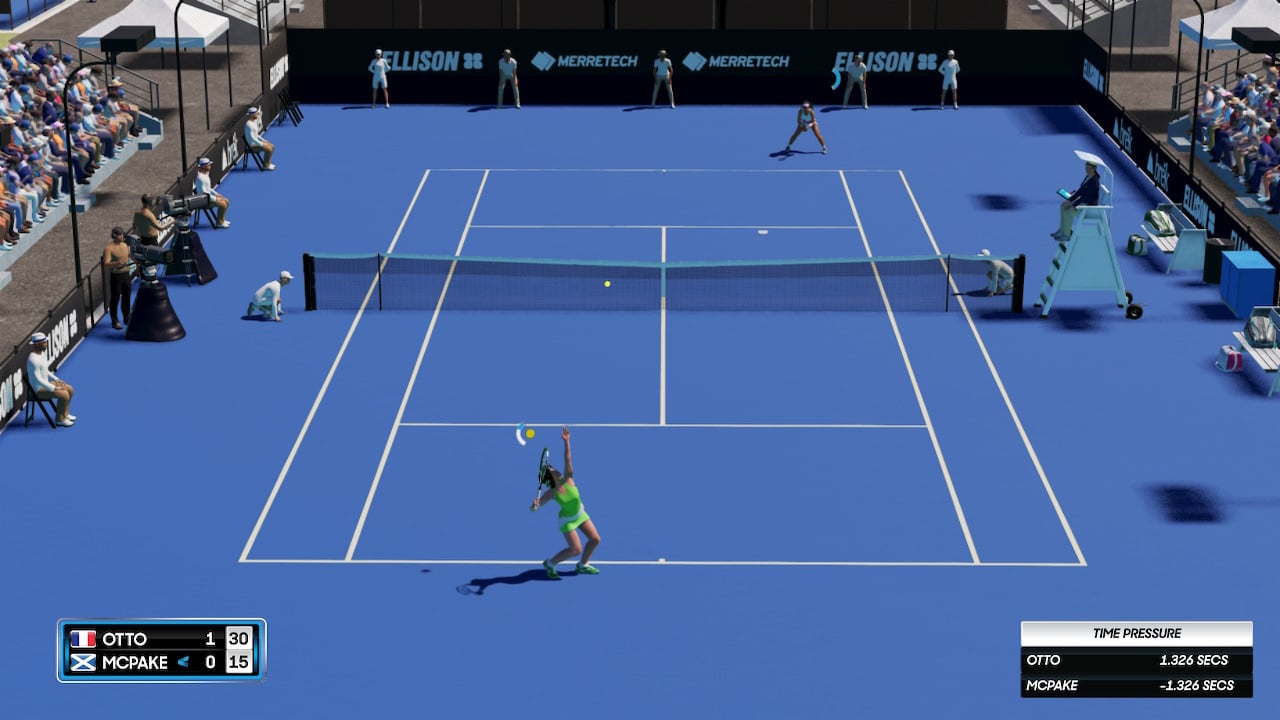Select the OTTO name on the scoreboard

(x=125, y=638)
